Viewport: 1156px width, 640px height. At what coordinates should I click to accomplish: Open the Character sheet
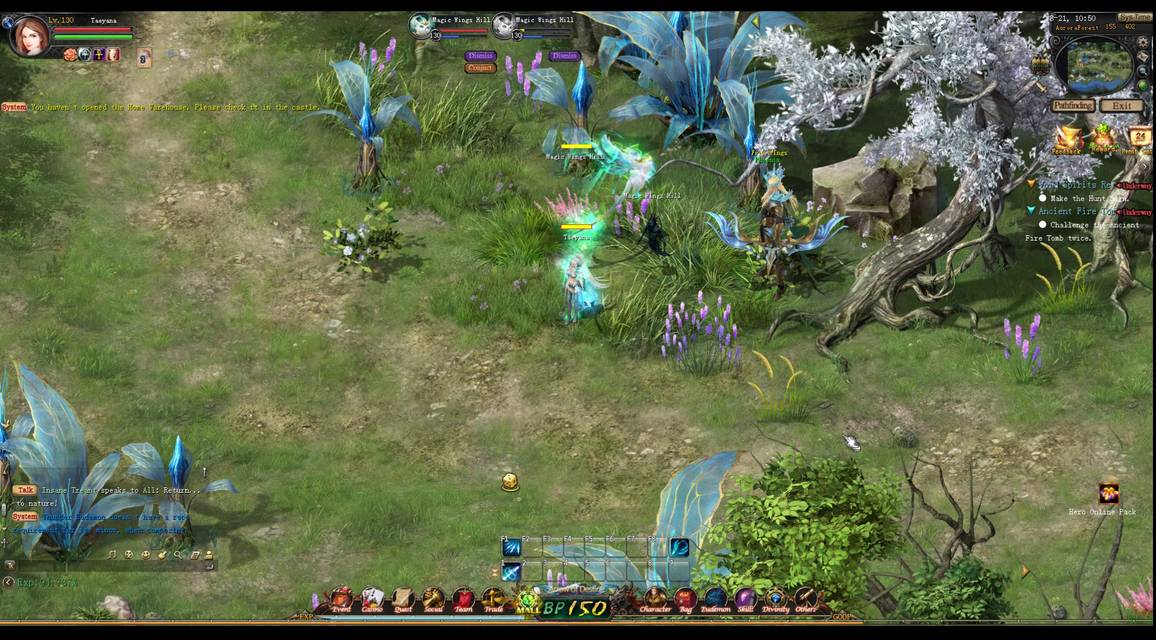655,601
